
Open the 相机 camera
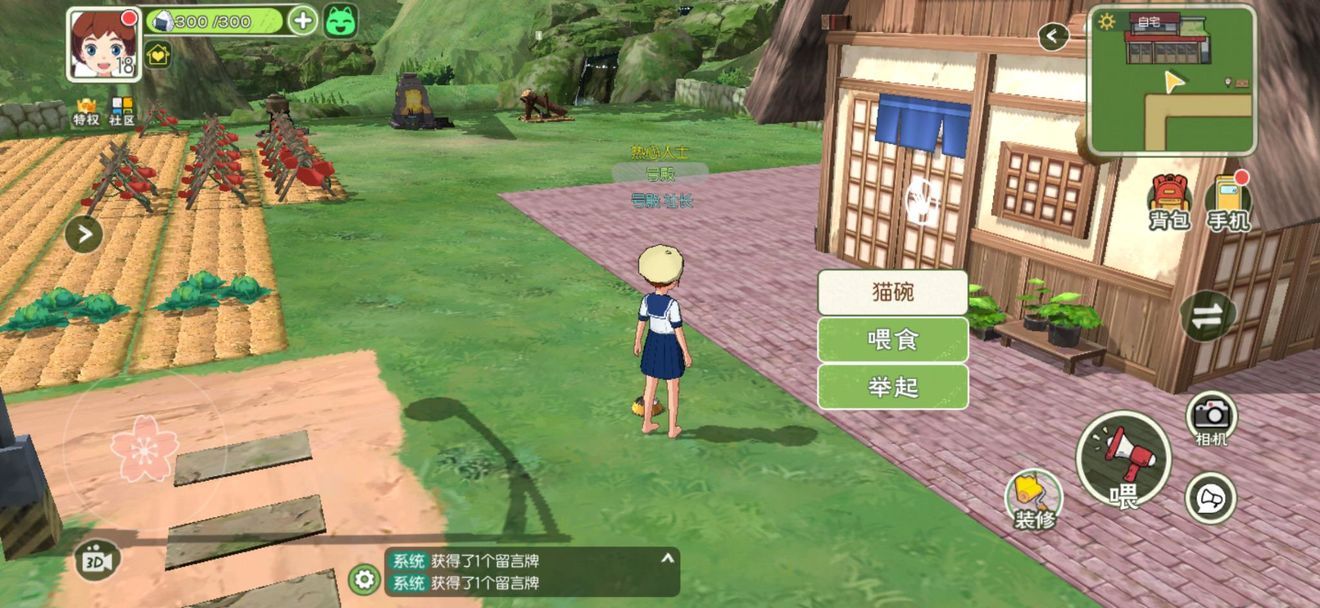[1211, 416]
